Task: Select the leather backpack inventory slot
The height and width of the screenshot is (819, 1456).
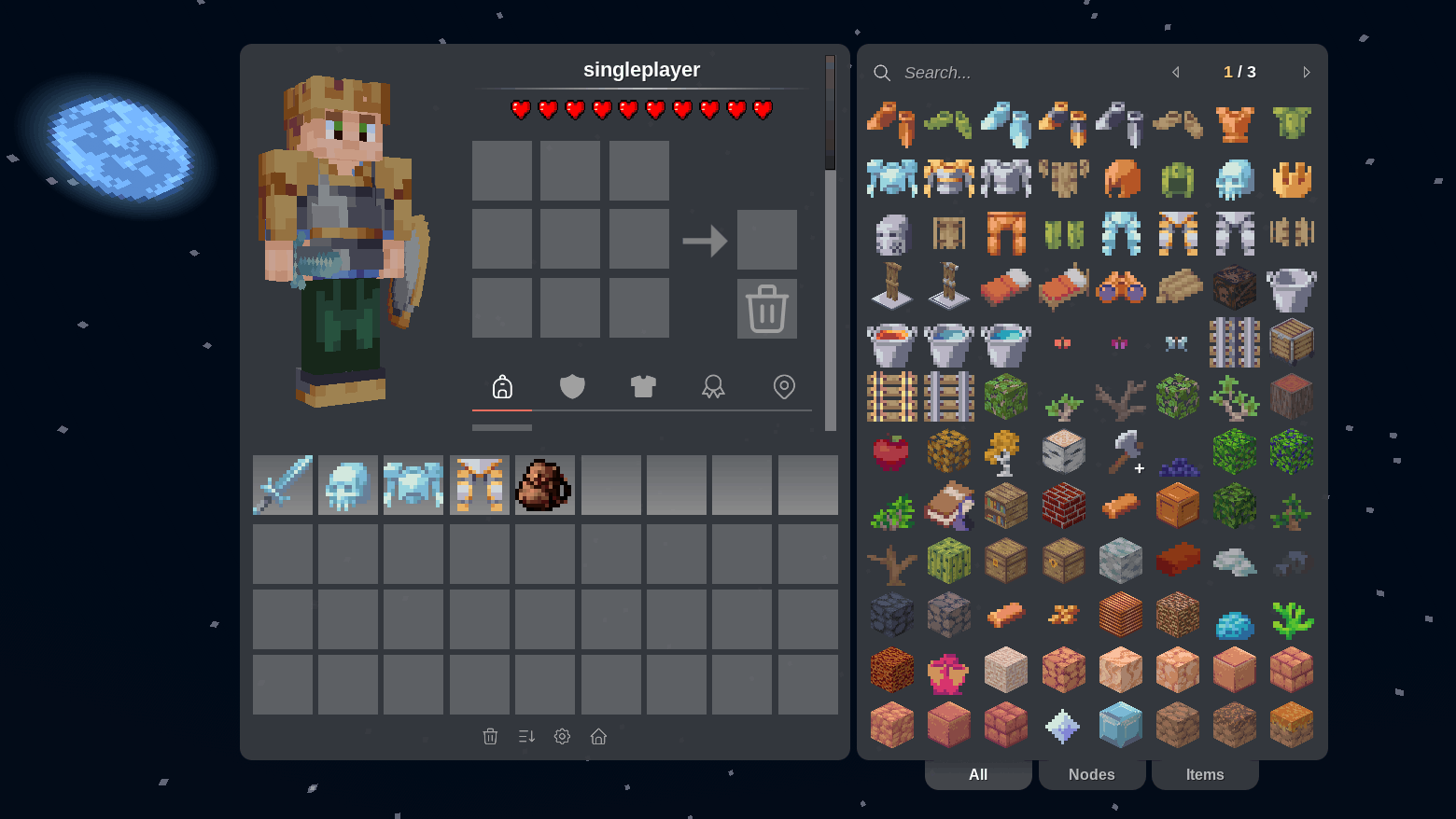Action: point(544,485)
